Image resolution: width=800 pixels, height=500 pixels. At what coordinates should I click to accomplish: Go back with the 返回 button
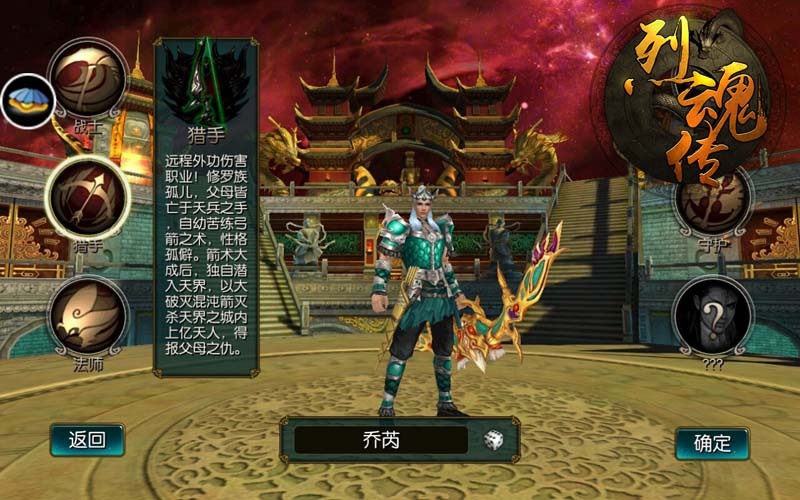[87, 439]
